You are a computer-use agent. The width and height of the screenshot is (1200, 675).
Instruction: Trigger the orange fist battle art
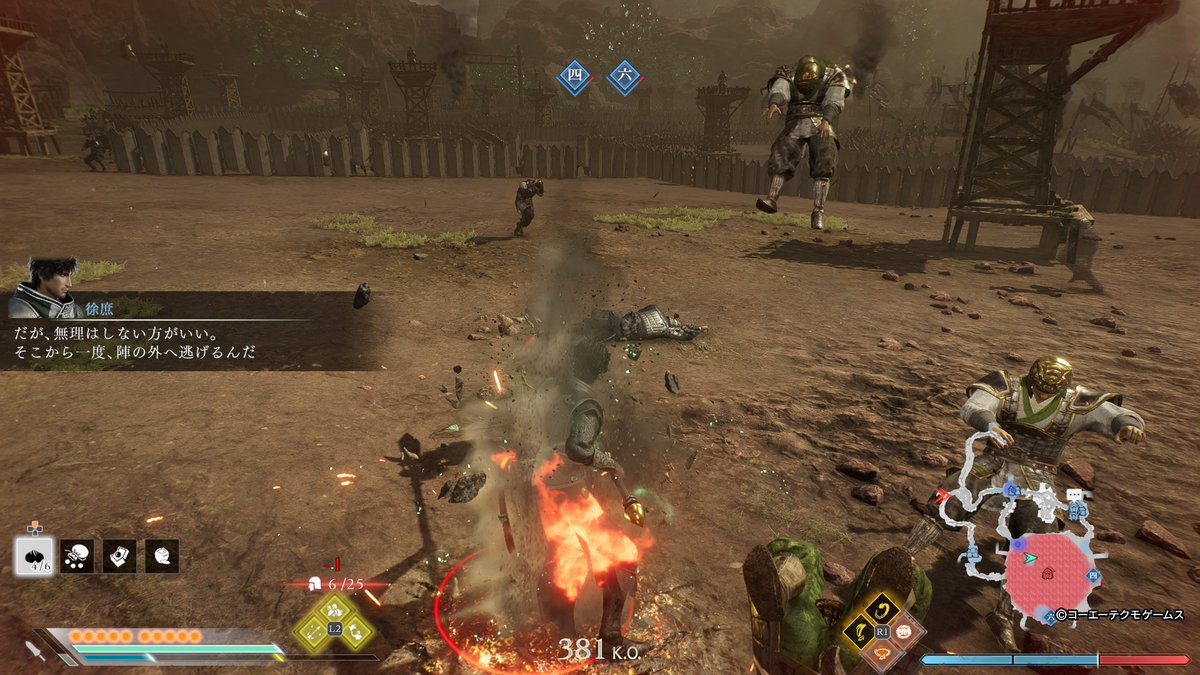coord(906,631)
